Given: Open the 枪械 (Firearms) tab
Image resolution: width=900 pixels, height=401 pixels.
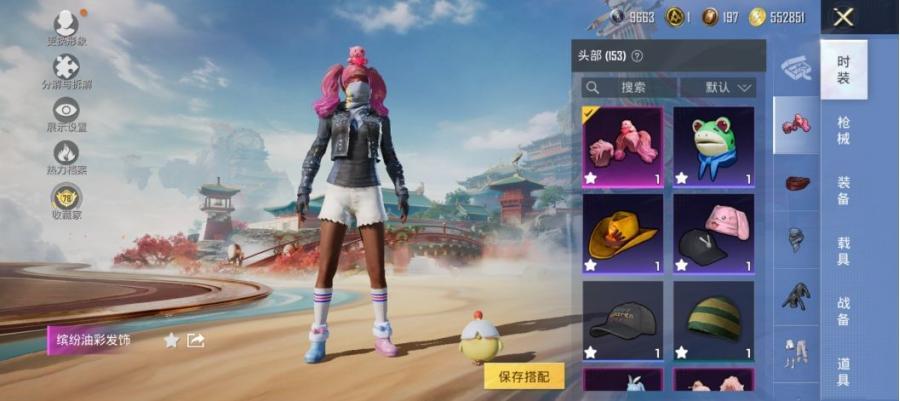Looking at the screenshot, I should tap(844, 129).
